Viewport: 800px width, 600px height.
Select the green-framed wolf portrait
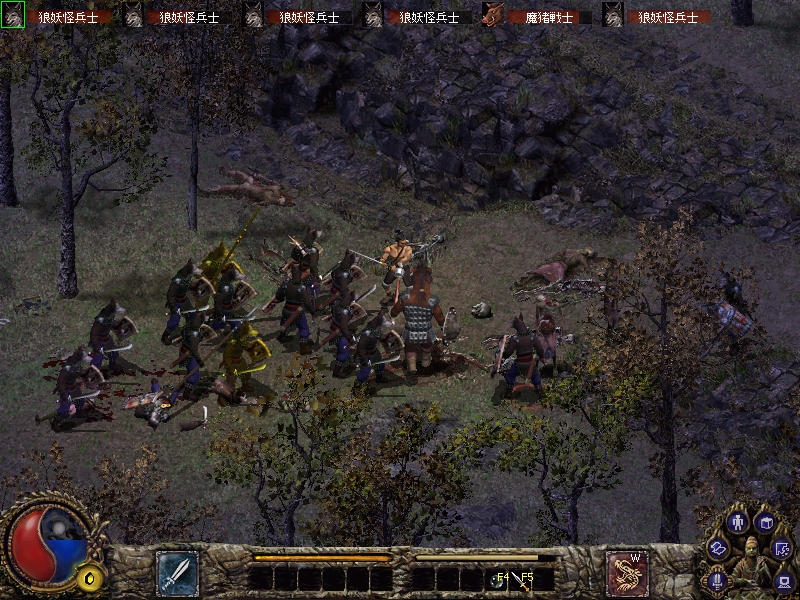click(13, 15)
